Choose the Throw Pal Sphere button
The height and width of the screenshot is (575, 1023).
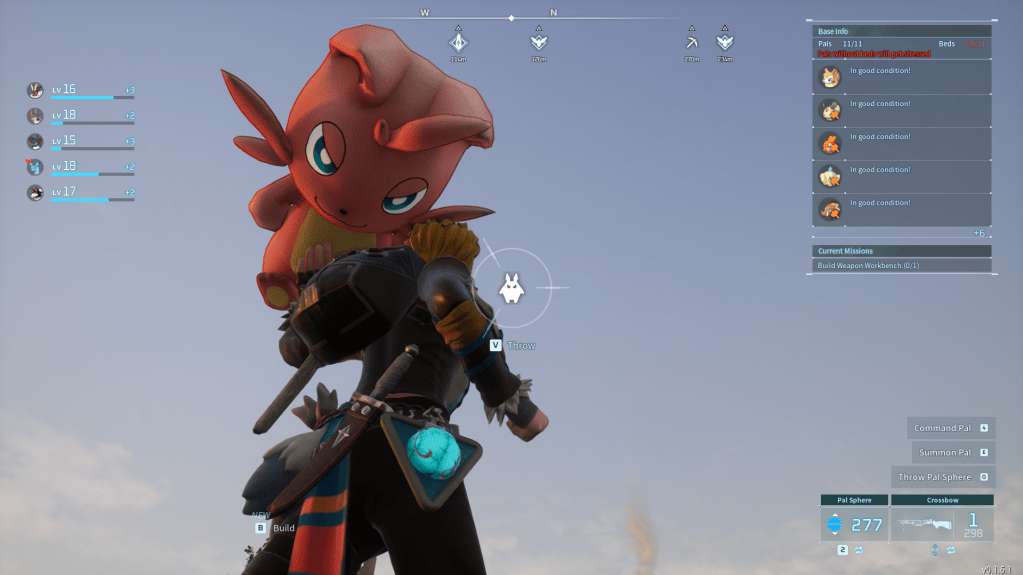point(943,477)
